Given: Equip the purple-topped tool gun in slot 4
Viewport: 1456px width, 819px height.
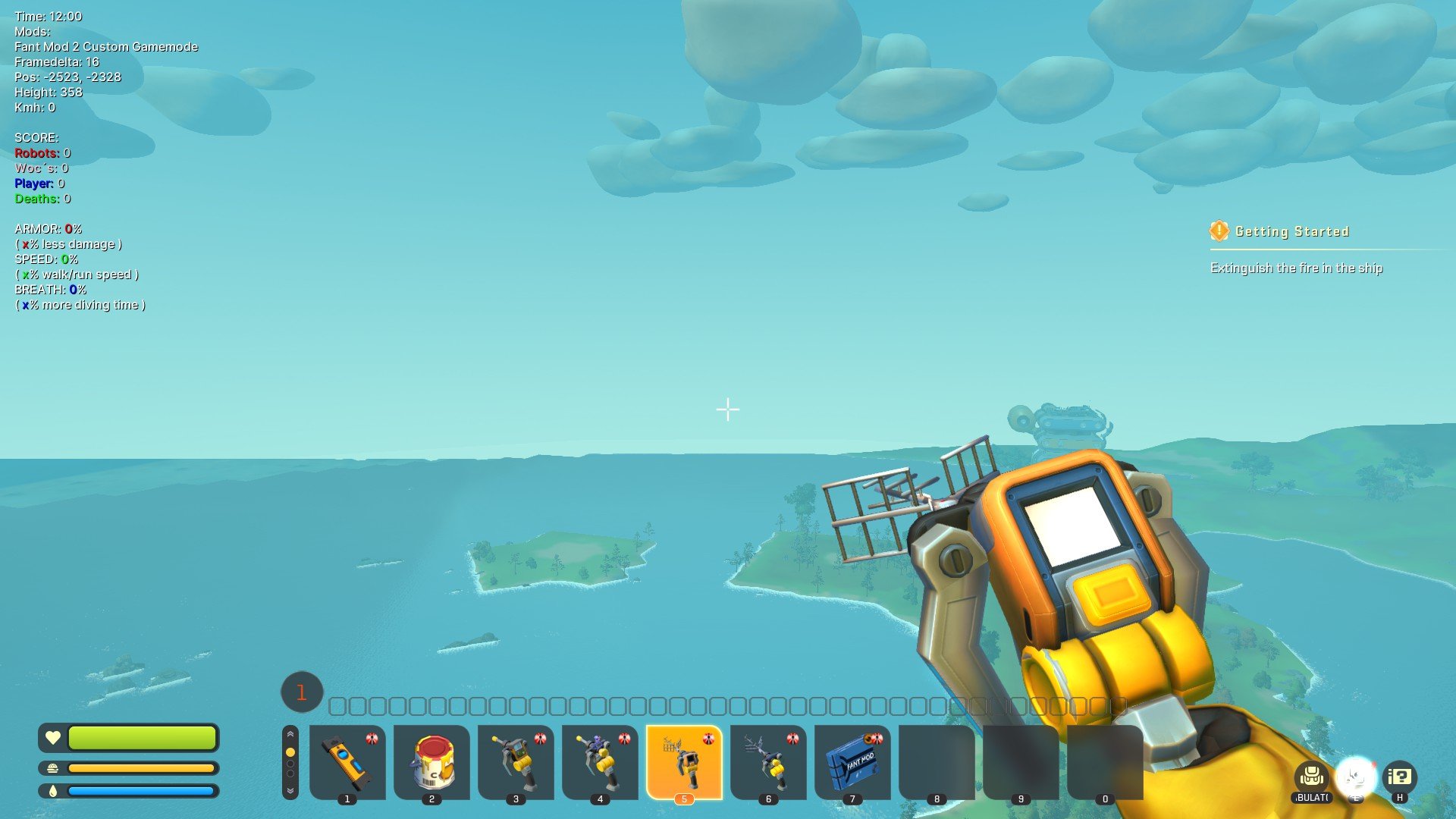Looking at the screenshot, I should point(600,761).
